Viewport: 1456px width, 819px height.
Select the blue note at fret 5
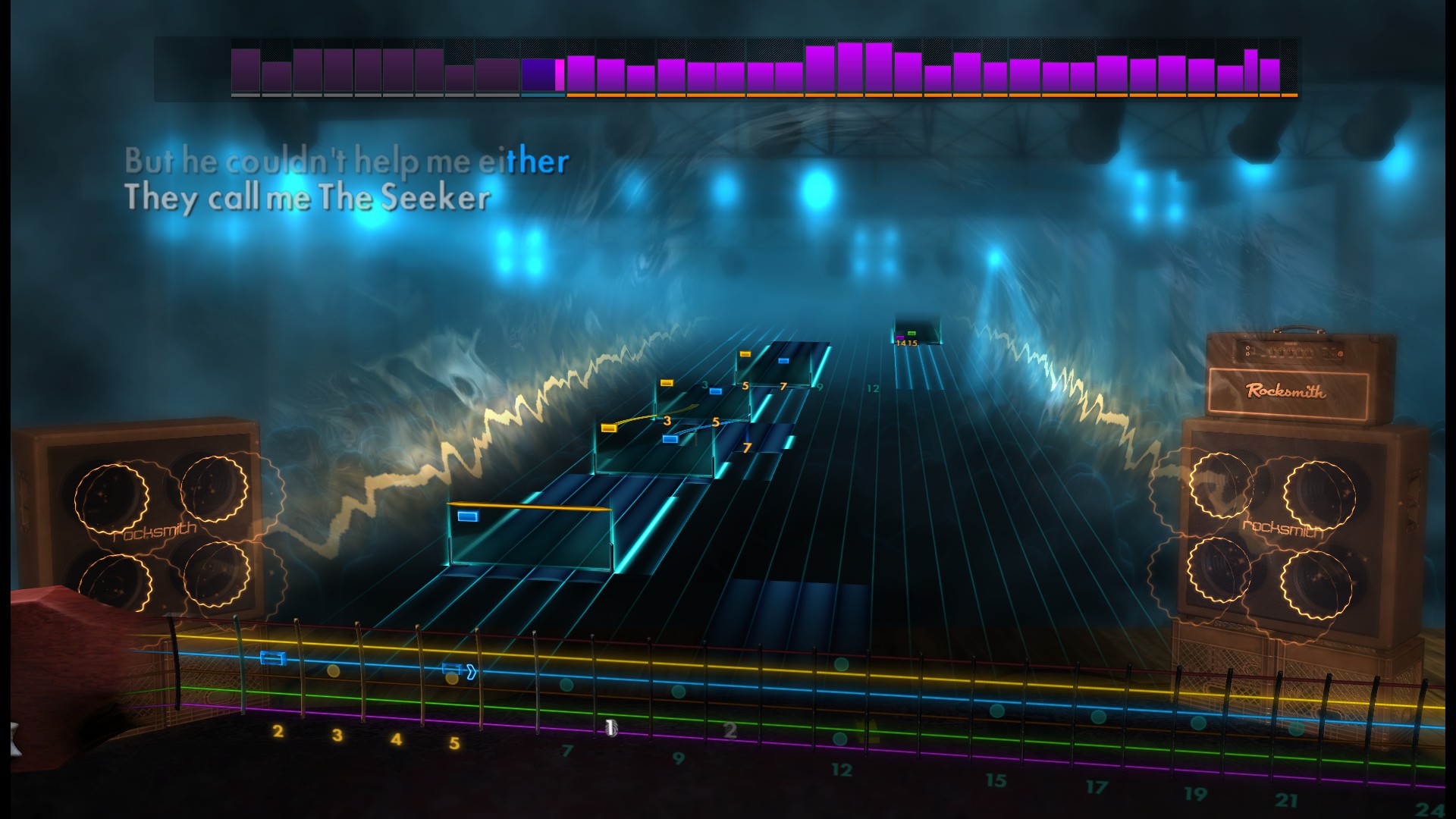click(715, 391)
